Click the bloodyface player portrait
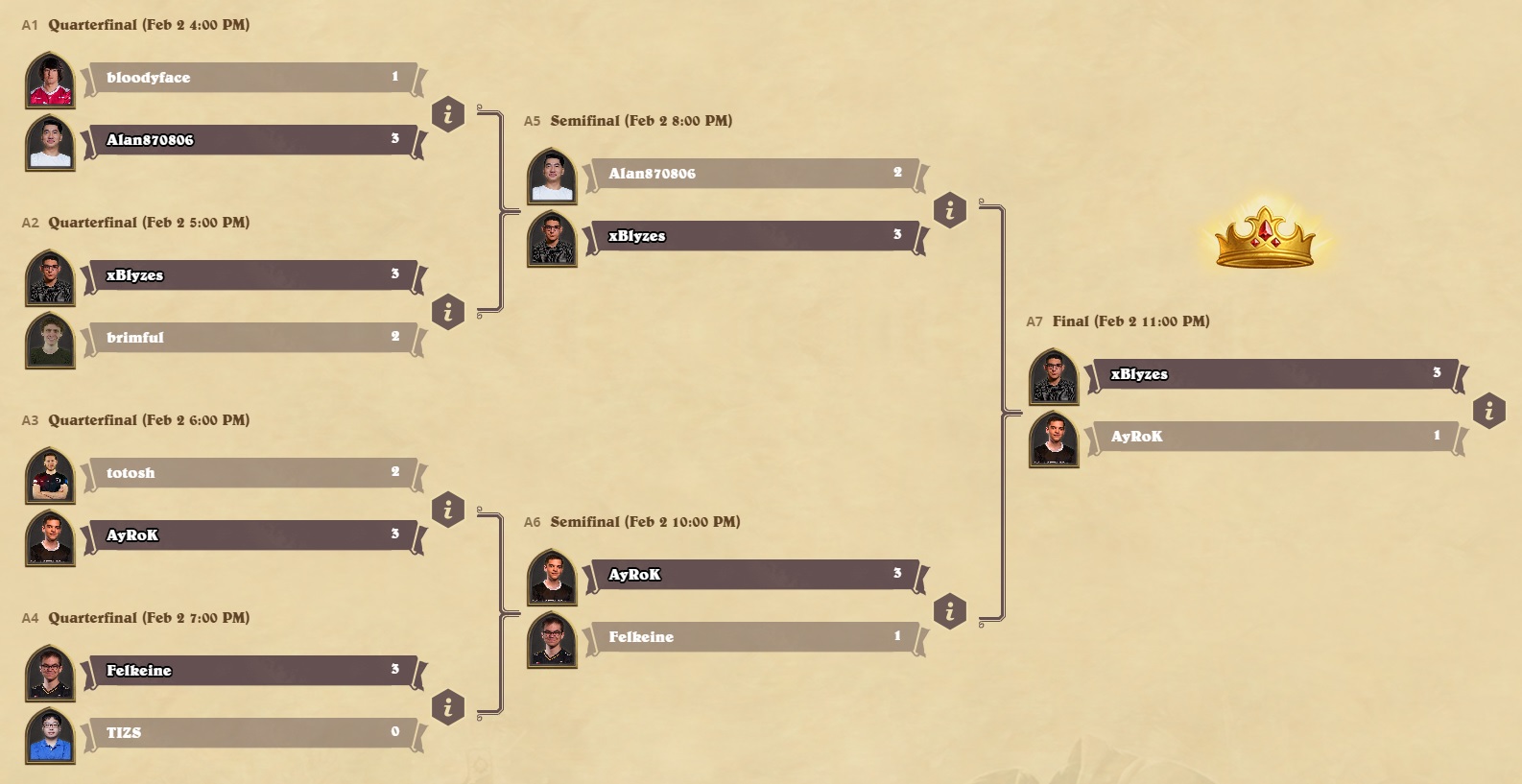The height and width of the screenshot is (784, 1522). [x=50, y=81]
